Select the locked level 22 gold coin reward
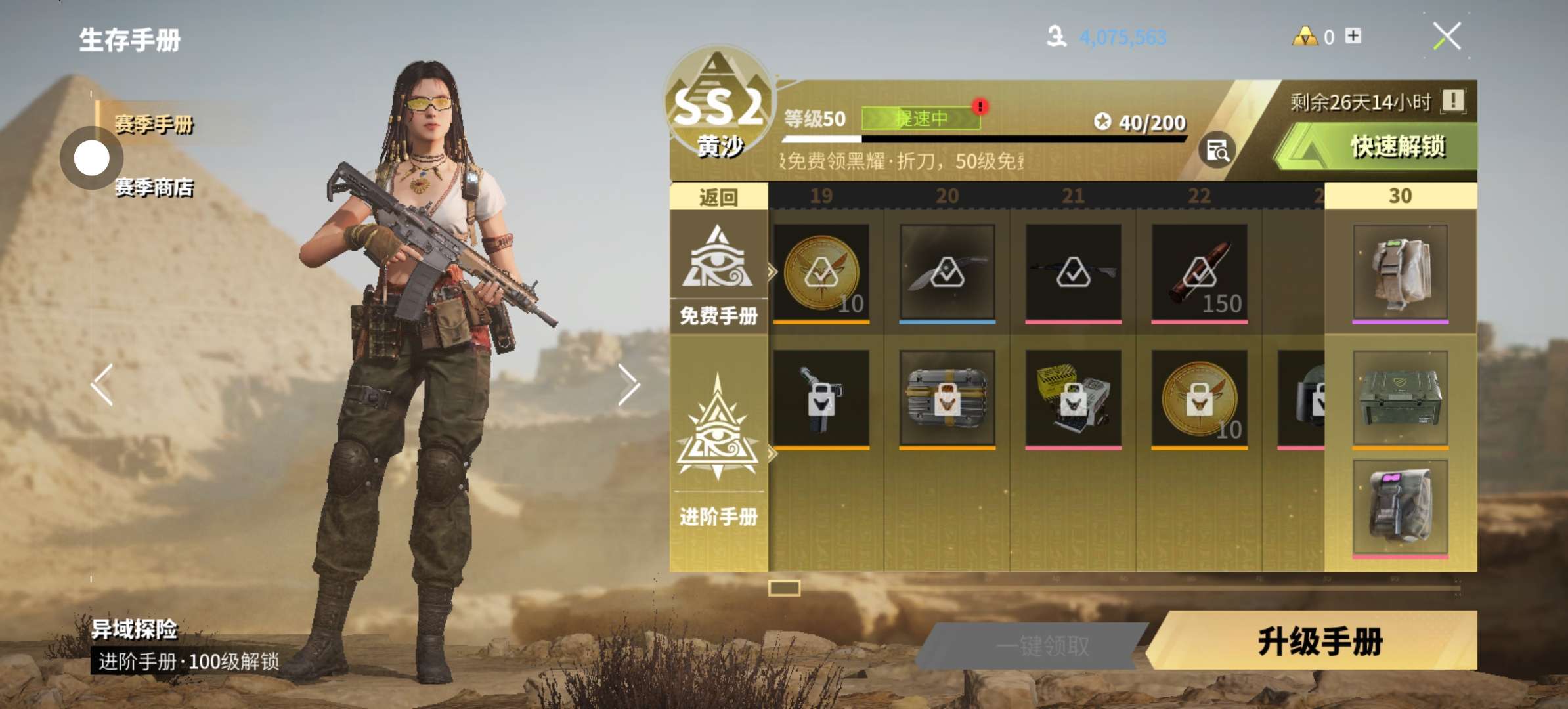 click(1199, 398)
